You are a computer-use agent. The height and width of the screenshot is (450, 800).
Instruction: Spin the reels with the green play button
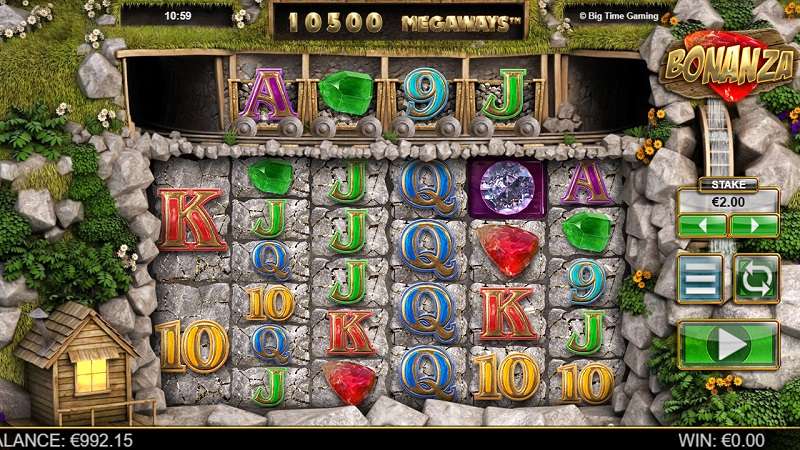tap(728, 345)
